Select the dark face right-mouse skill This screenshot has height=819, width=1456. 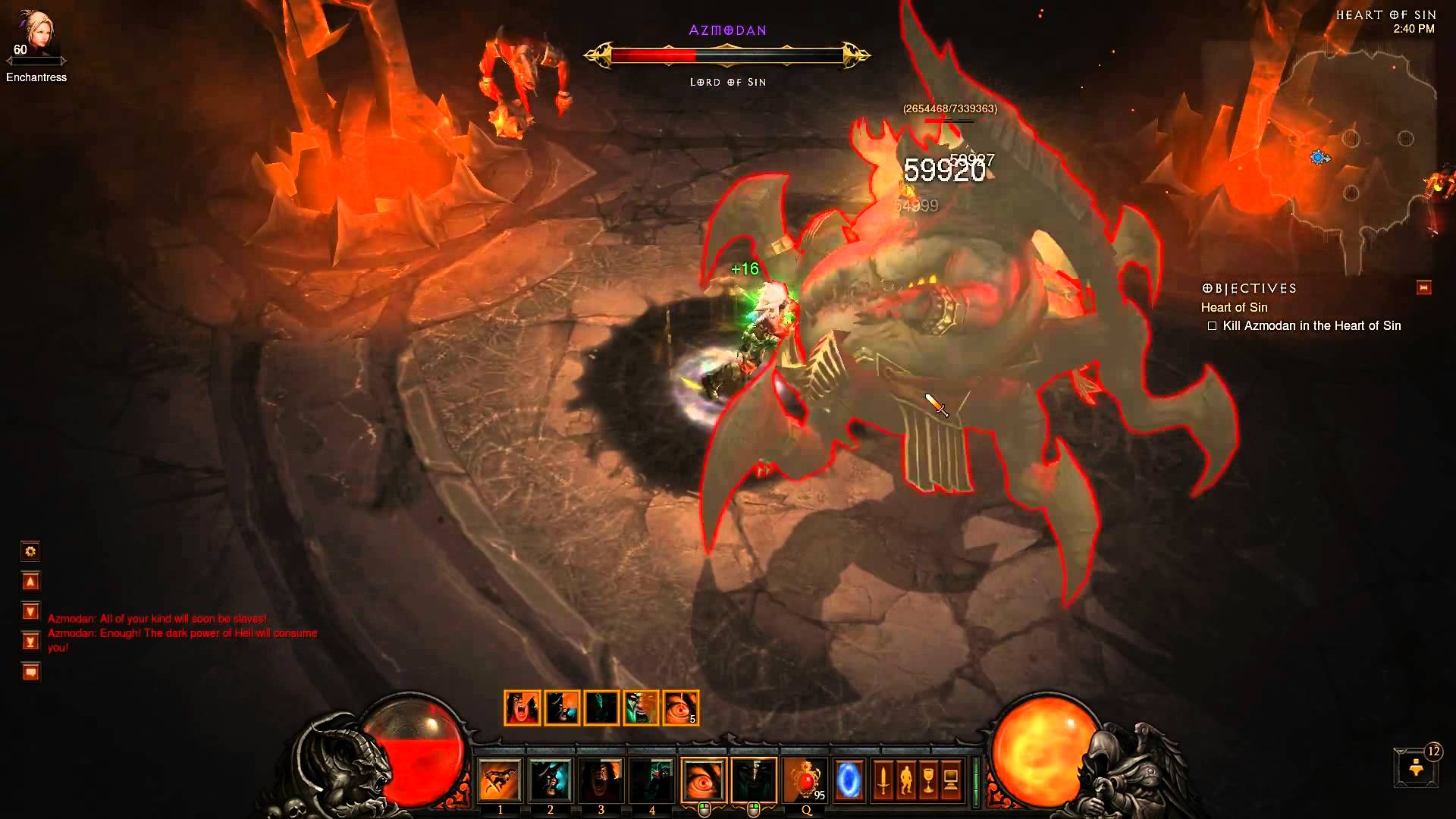click(x=754, y=780)
